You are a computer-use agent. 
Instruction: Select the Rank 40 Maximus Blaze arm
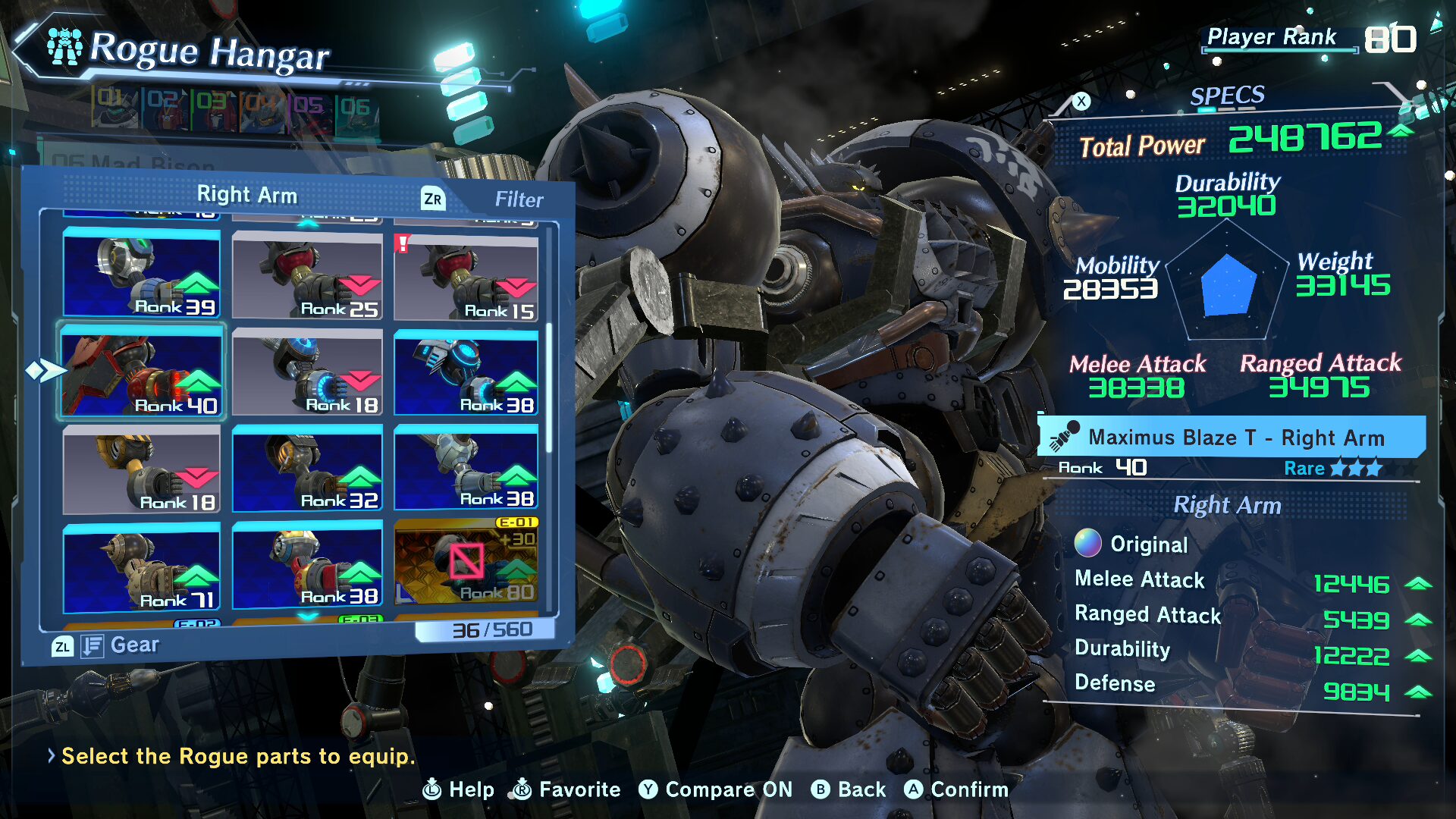(x=142, y=373)
